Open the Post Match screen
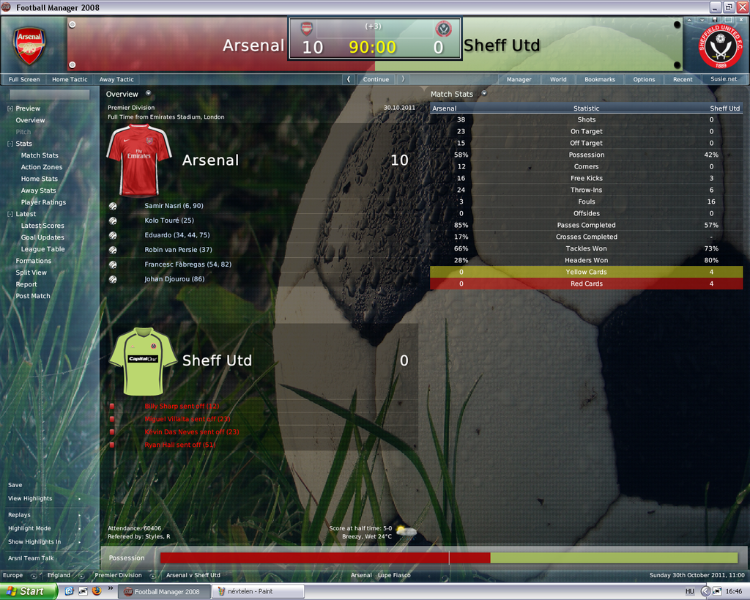The image size is (750, 600). coord(33,296)
